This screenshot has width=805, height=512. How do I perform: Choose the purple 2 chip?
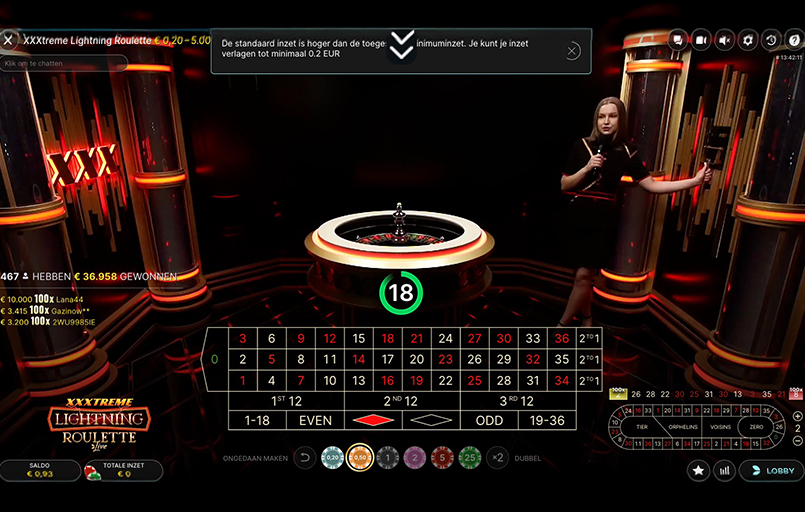[x=415, y=457]
